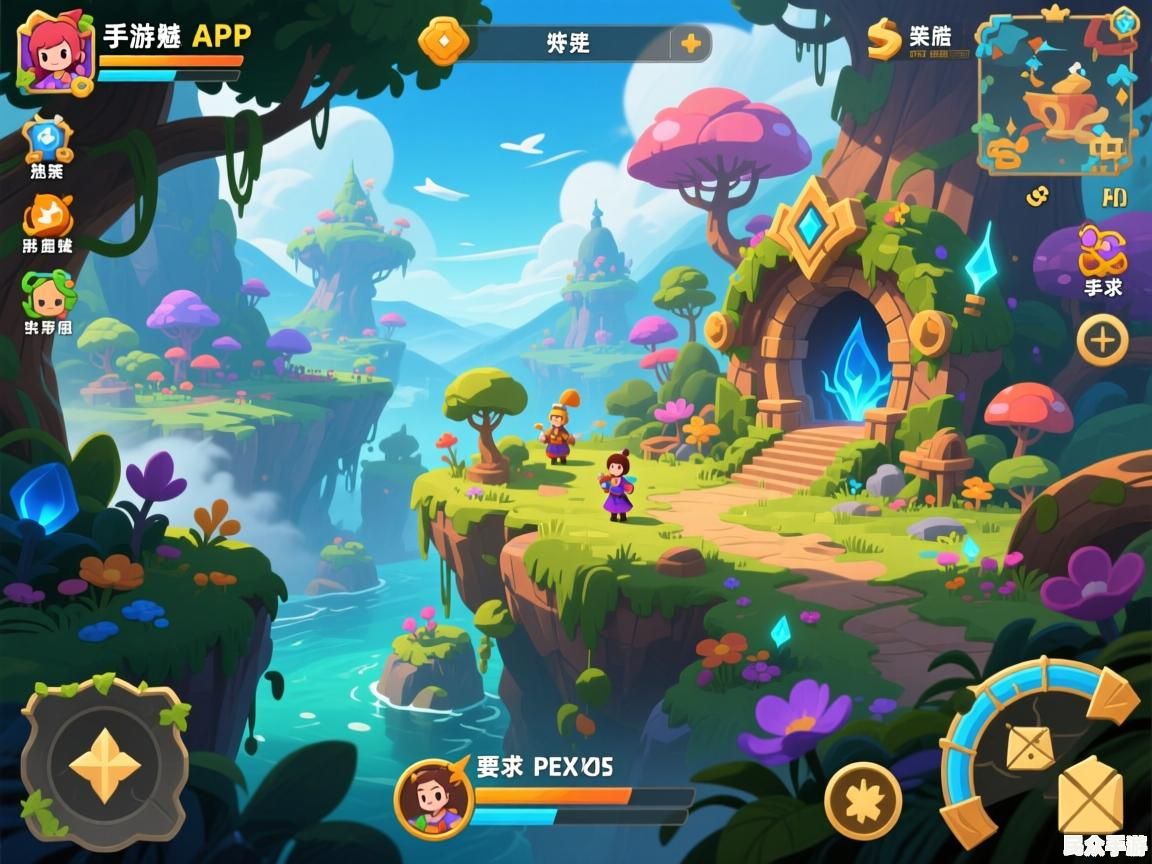Use the crossed-box skill in the blue ring
Screen dimensions: 1152x864
pos(1029,748)
